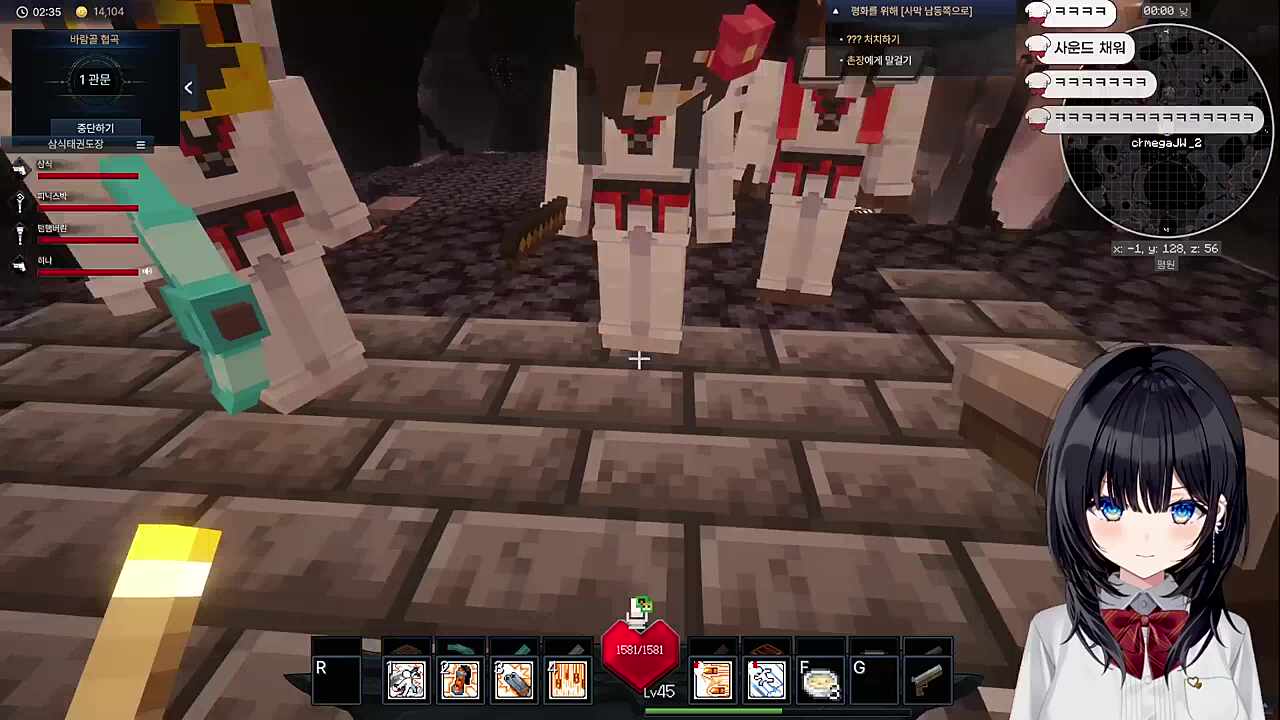Activate the skill in hotbar slot 1
The image size is (1280, 720).
point(407,680)
